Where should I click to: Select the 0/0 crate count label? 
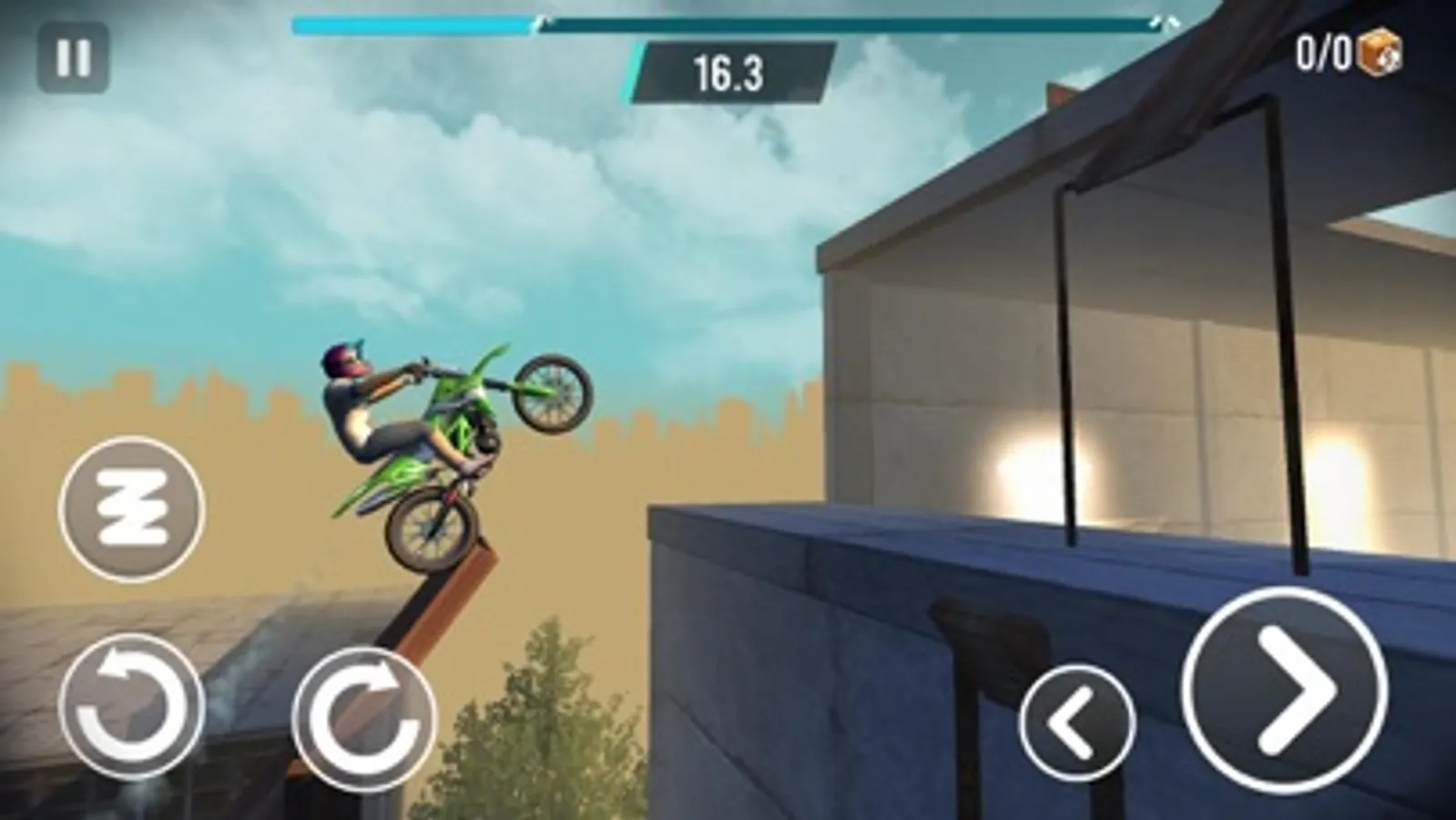pos(1325,53)
